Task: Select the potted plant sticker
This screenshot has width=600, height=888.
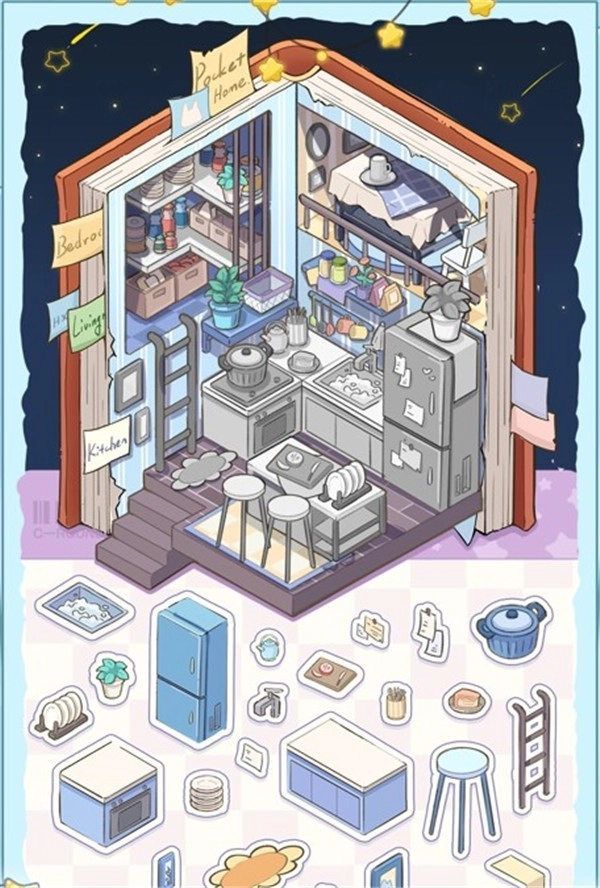Action: pos(112,677)
